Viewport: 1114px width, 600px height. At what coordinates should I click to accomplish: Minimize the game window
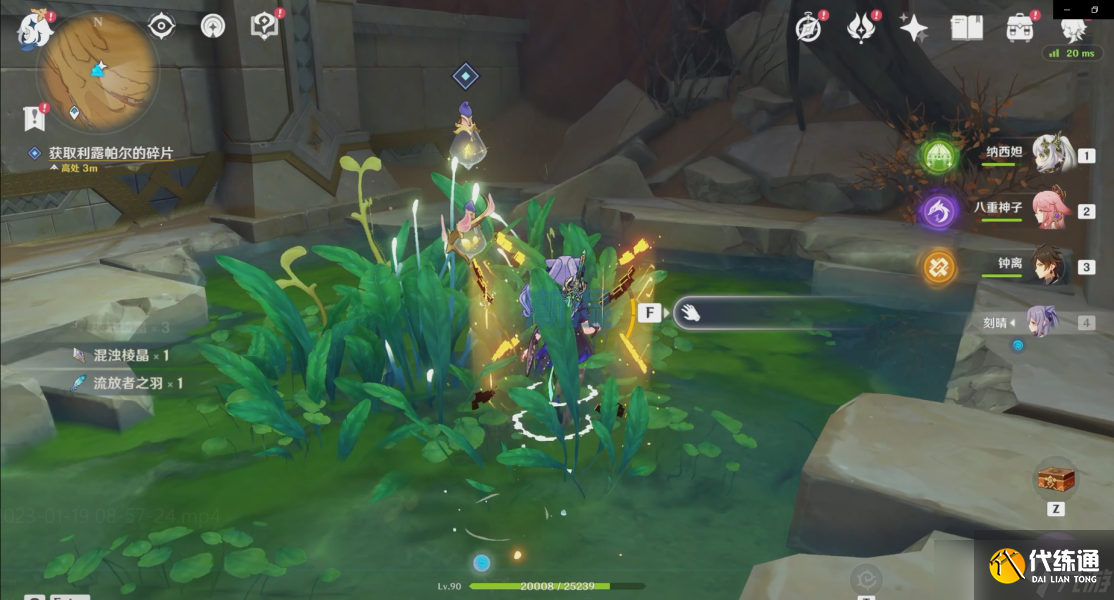(1069, 9)
